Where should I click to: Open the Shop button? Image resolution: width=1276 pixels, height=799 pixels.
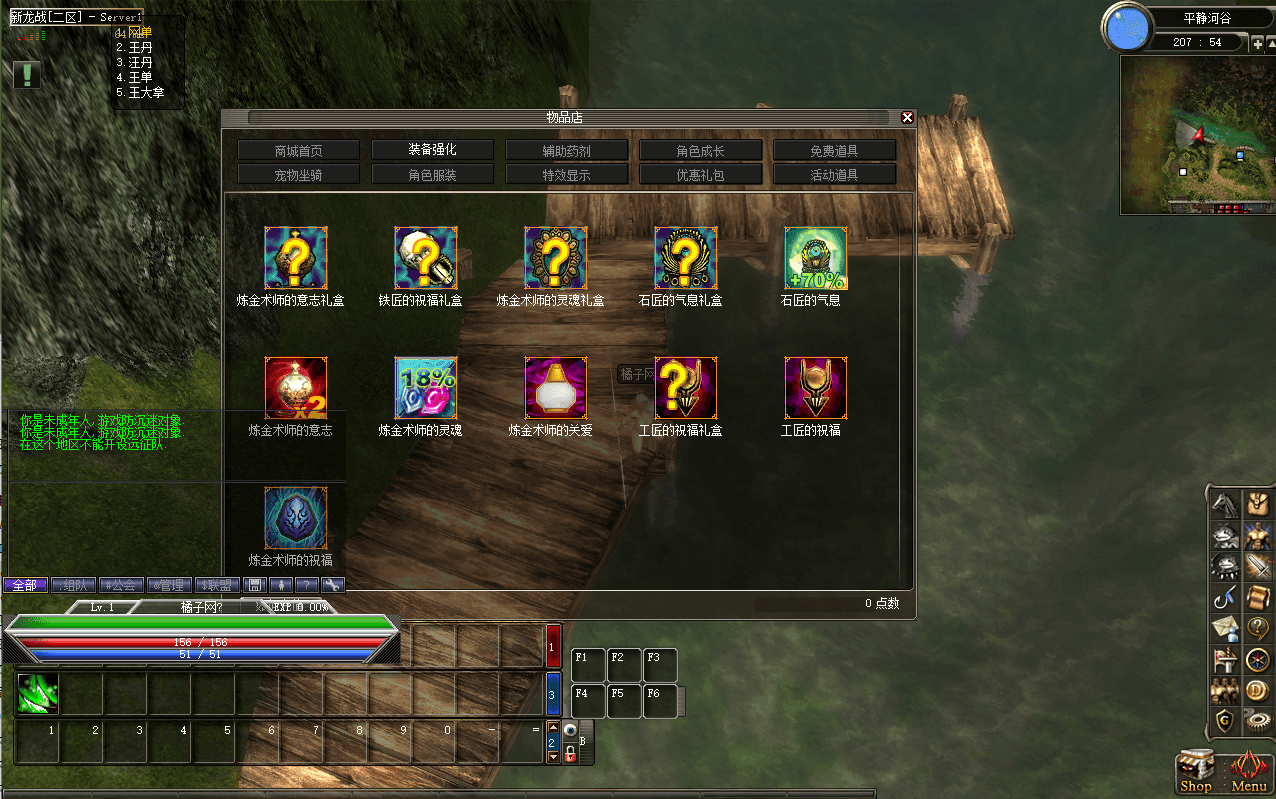click(x=1196, y=772)
